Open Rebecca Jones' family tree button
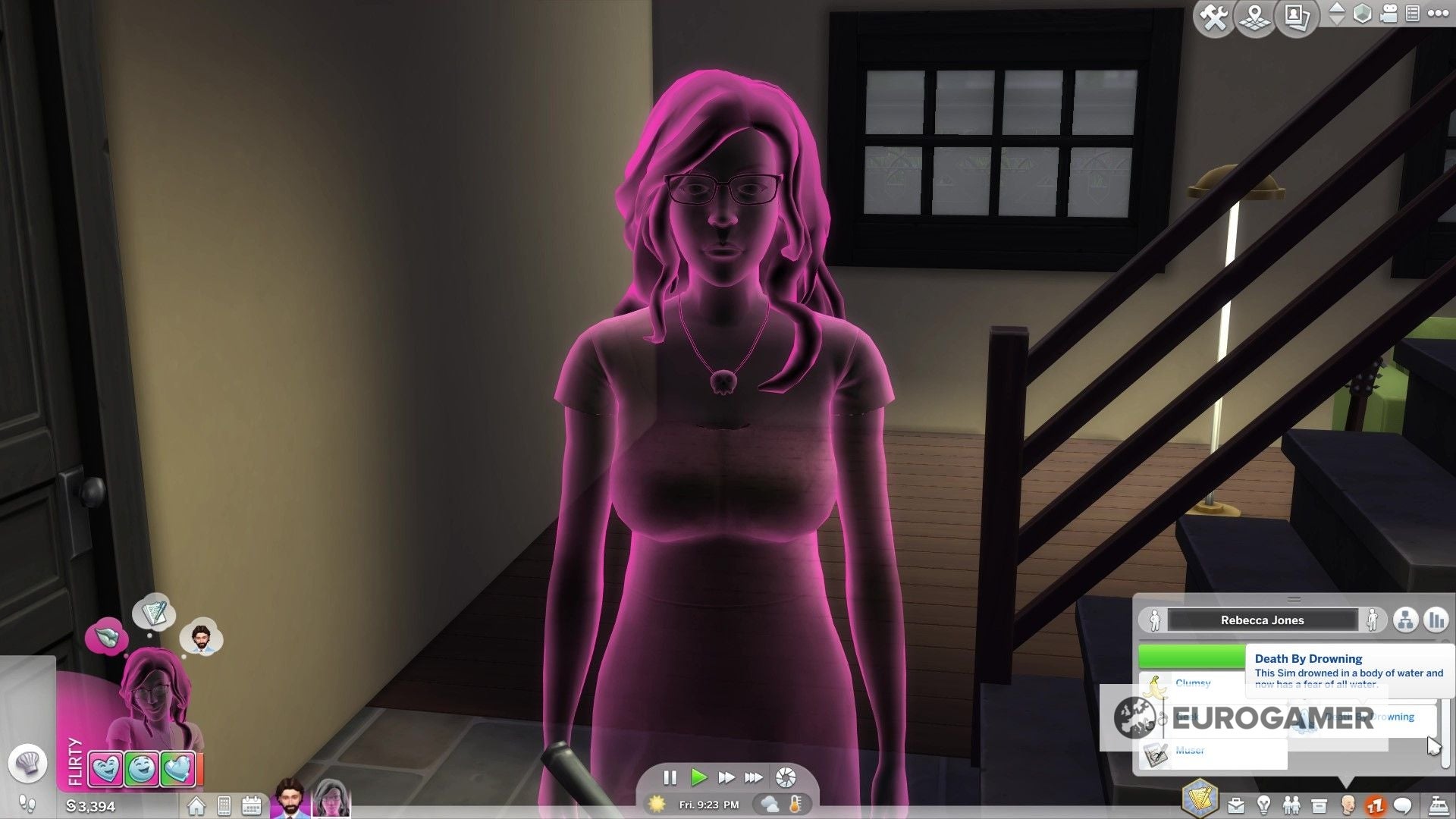The width and height of the screenshot is (1456, 819). [x=1407, y=620]
